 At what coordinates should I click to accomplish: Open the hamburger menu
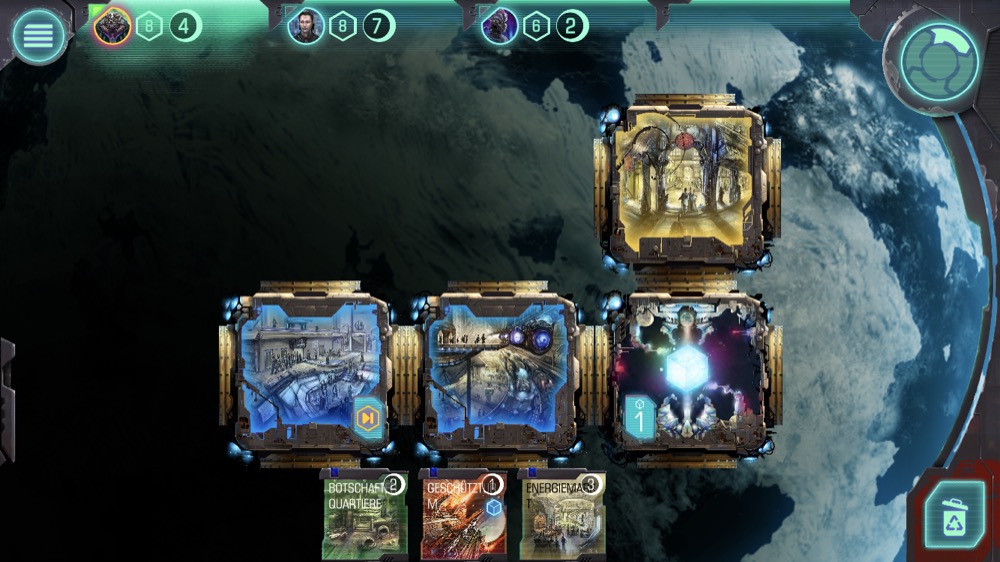[38, 37]
